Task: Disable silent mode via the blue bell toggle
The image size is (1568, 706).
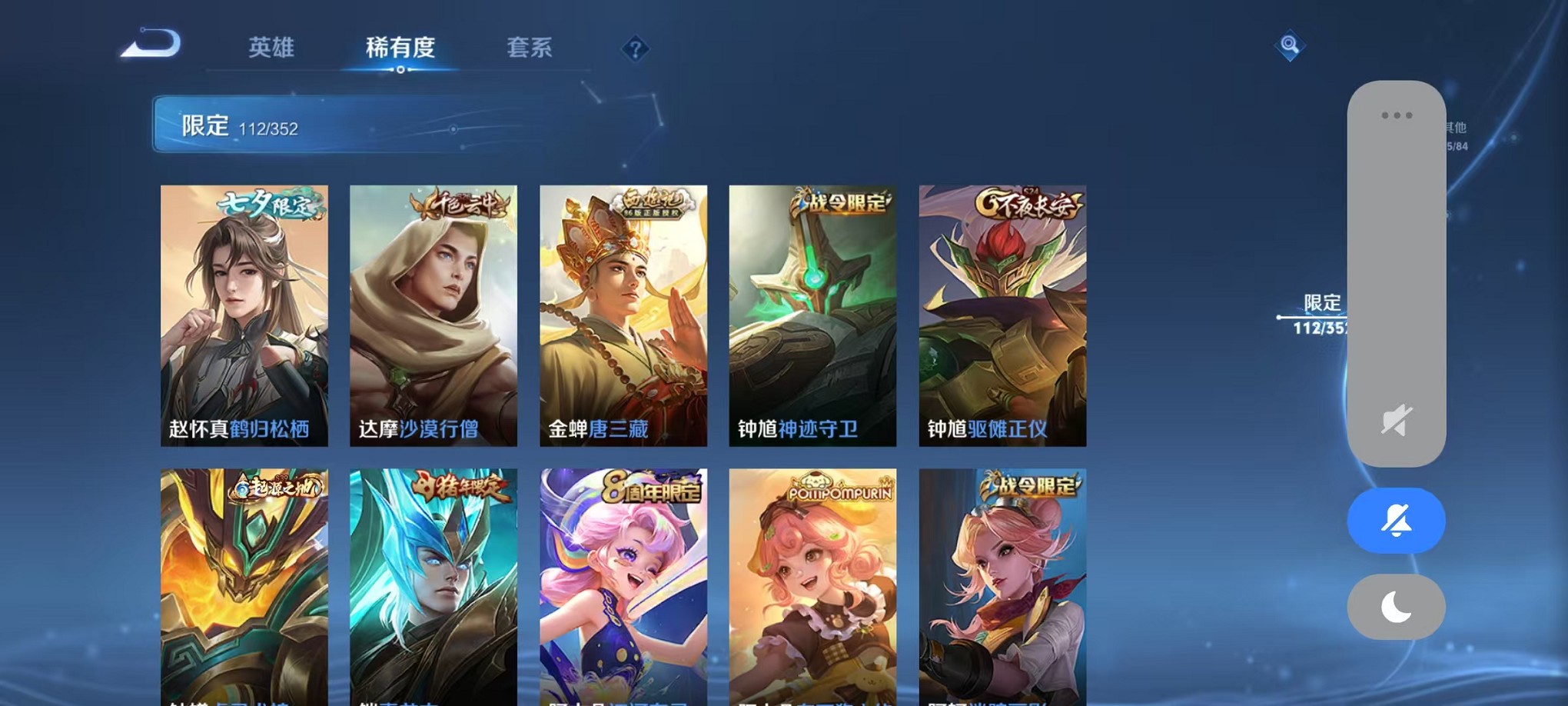Action: (1395, 521)
